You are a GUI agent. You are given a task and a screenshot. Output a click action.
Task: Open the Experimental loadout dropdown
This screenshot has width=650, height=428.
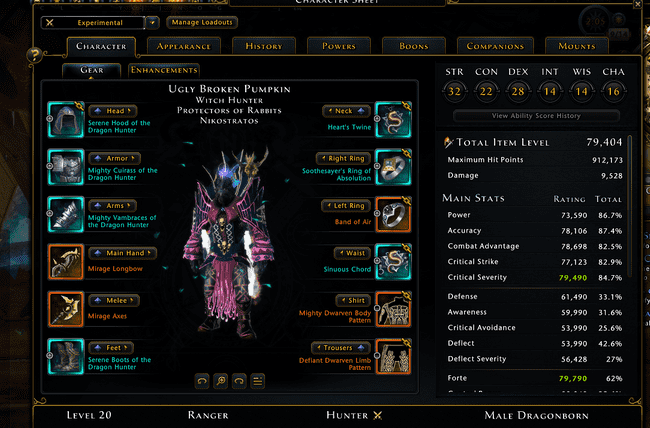[151, 21]
